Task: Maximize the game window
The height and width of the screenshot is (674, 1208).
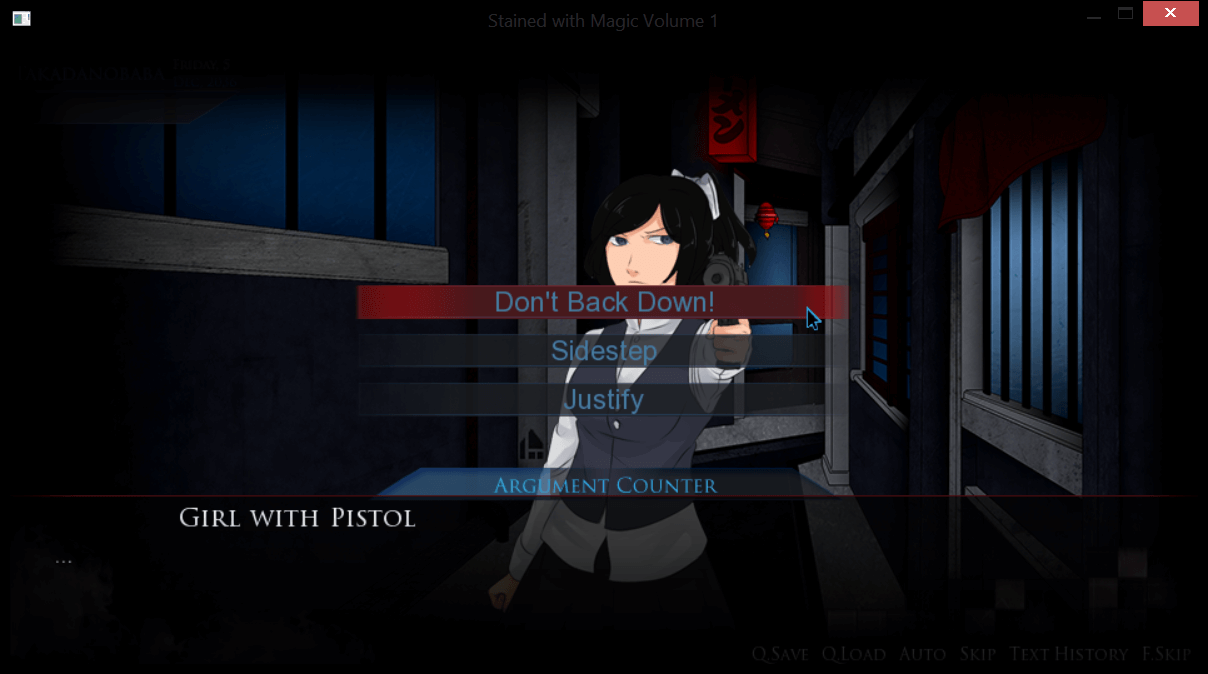Action: tap(1126, 14)
